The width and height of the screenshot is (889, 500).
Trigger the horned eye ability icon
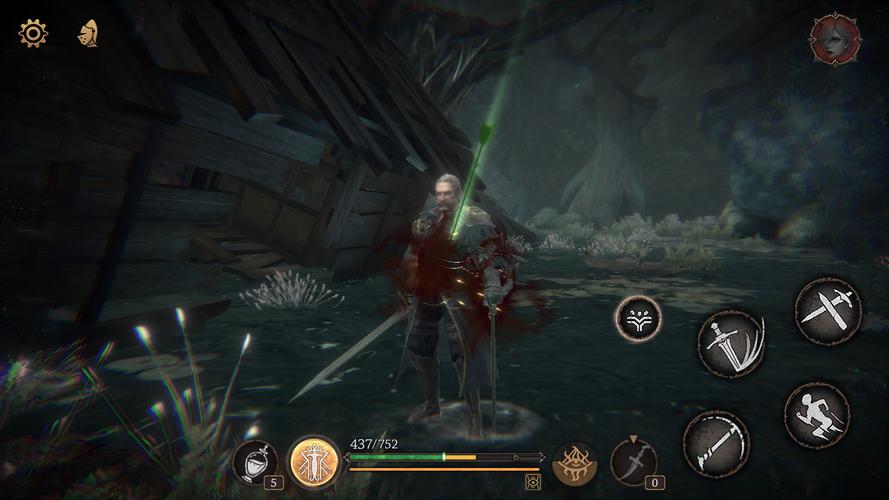click(x=575, y=463)
